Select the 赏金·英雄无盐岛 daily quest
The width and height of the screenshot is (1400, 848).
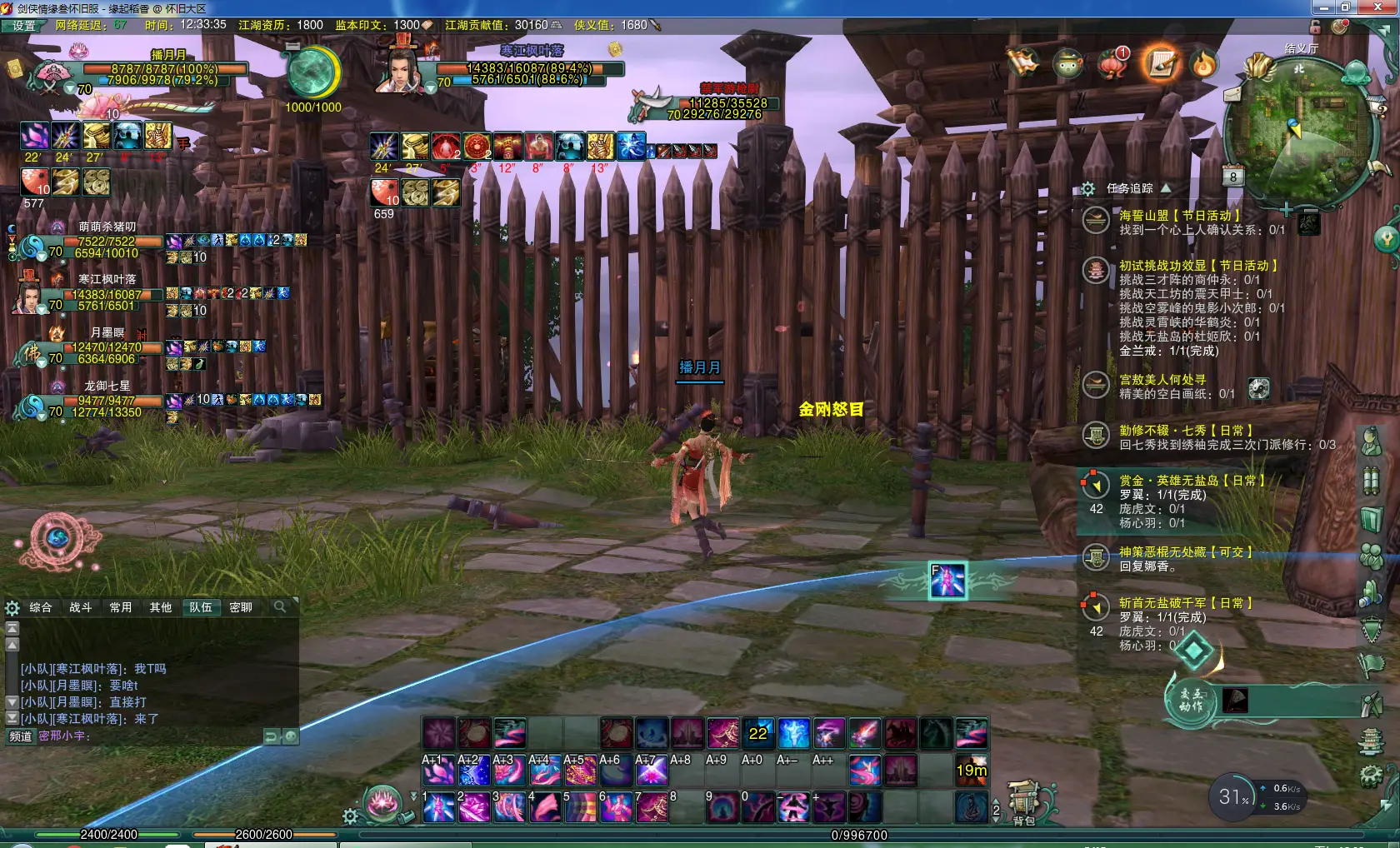coord(1192,481)
